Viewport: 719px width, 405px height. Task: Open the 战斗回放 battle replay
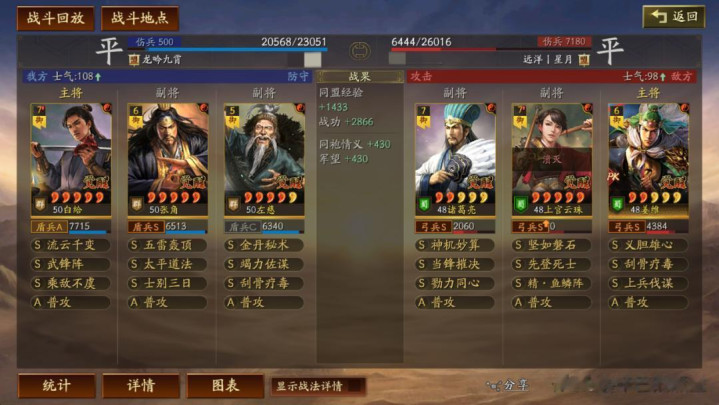pos(55,18)
